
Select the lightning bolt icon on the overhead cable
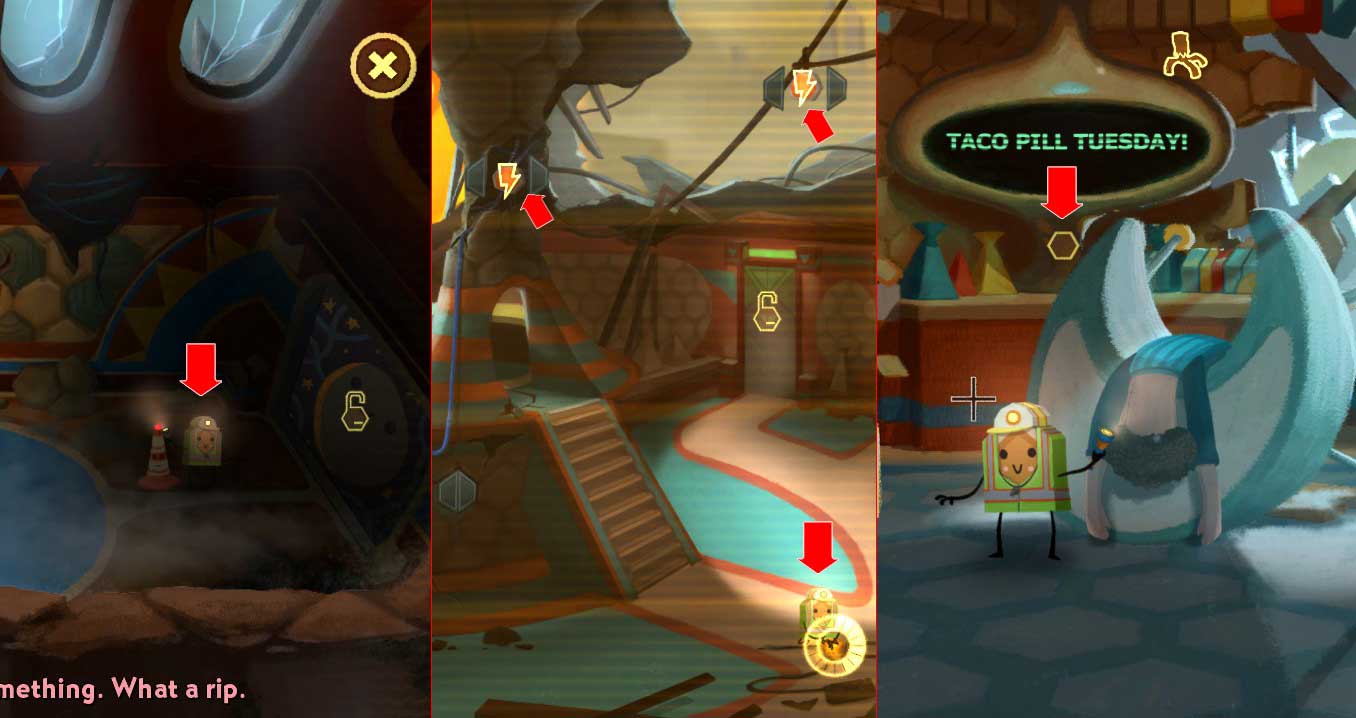(804, 88)
